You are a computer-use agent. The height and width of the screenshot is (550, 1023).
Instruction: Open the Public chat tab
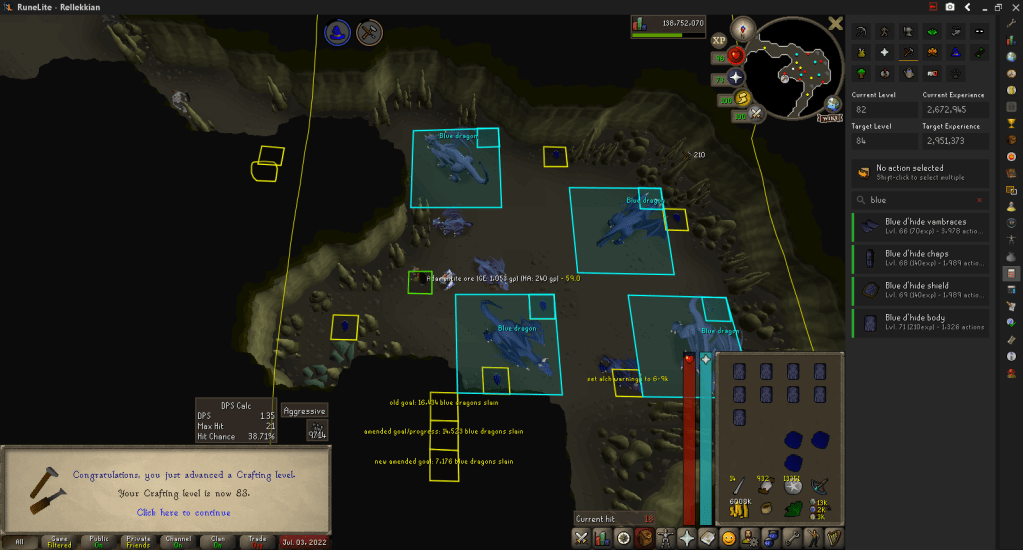[101, 541]
